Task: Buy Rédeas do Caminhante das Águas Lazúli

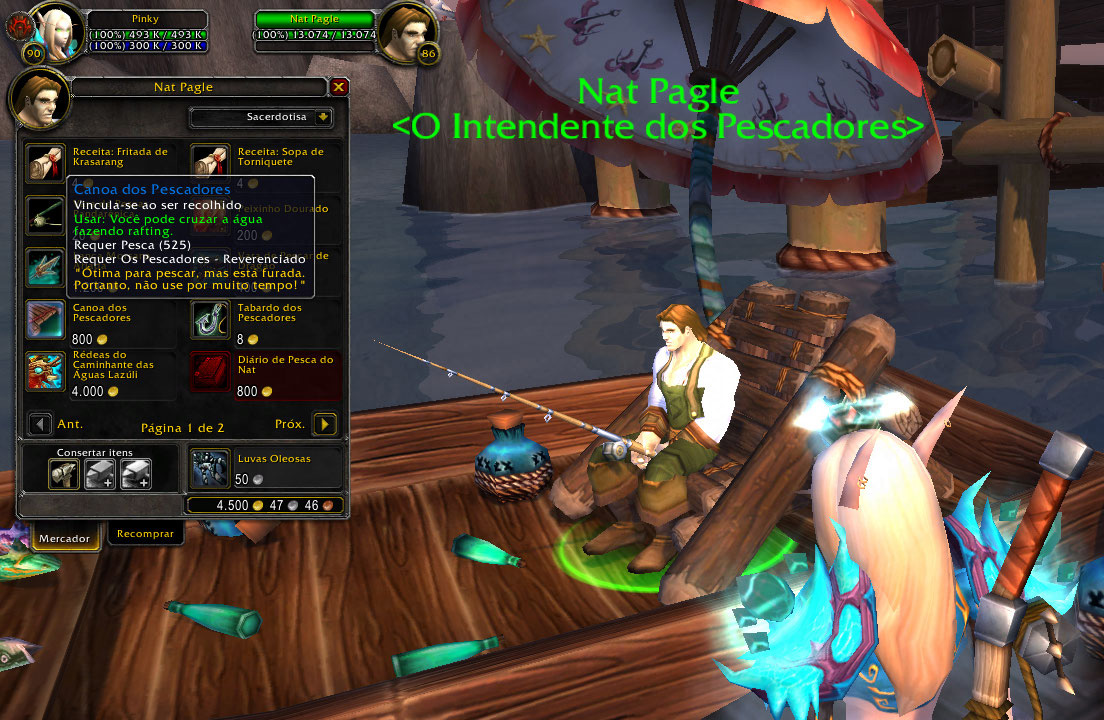Action: pyautogui.click(x=44, y=370)
